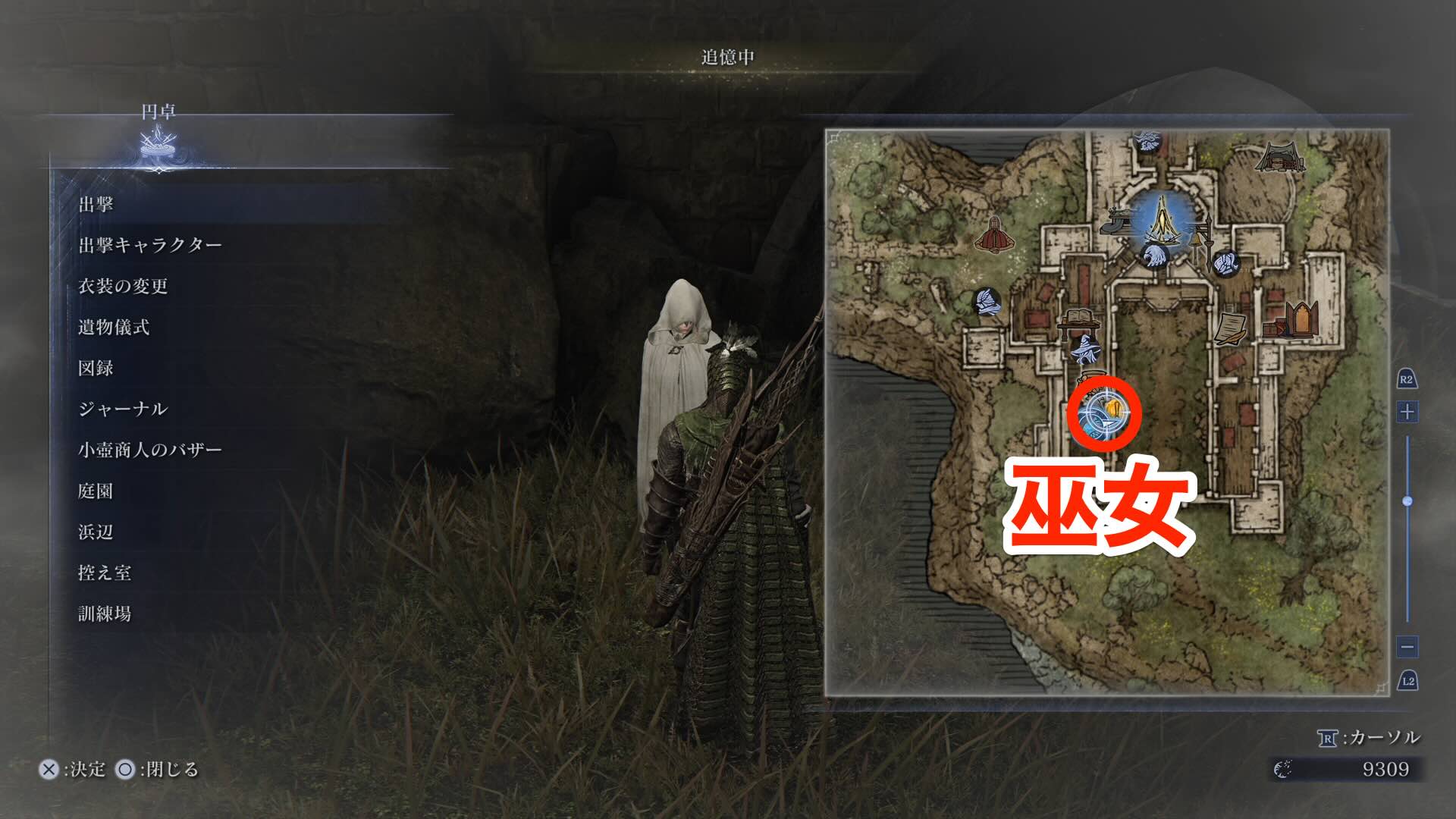Click the glowing golden grace icon on the map
Image resolution: width=1456 pixels, height=819 pixels.
tap(1163, 220)
